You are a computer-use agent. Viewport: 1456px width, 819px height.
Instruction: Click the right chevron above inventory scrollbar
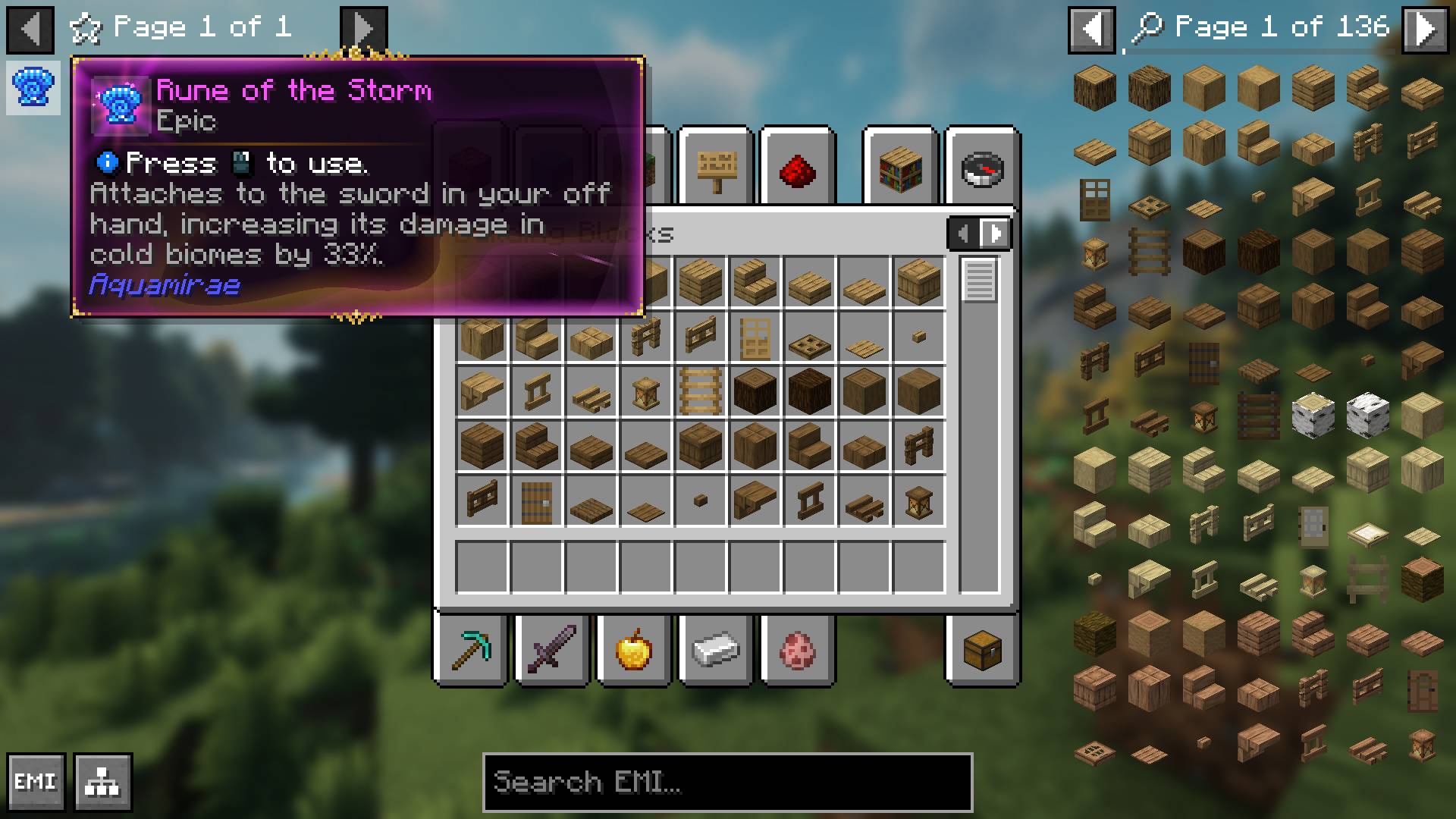[996, 233]
